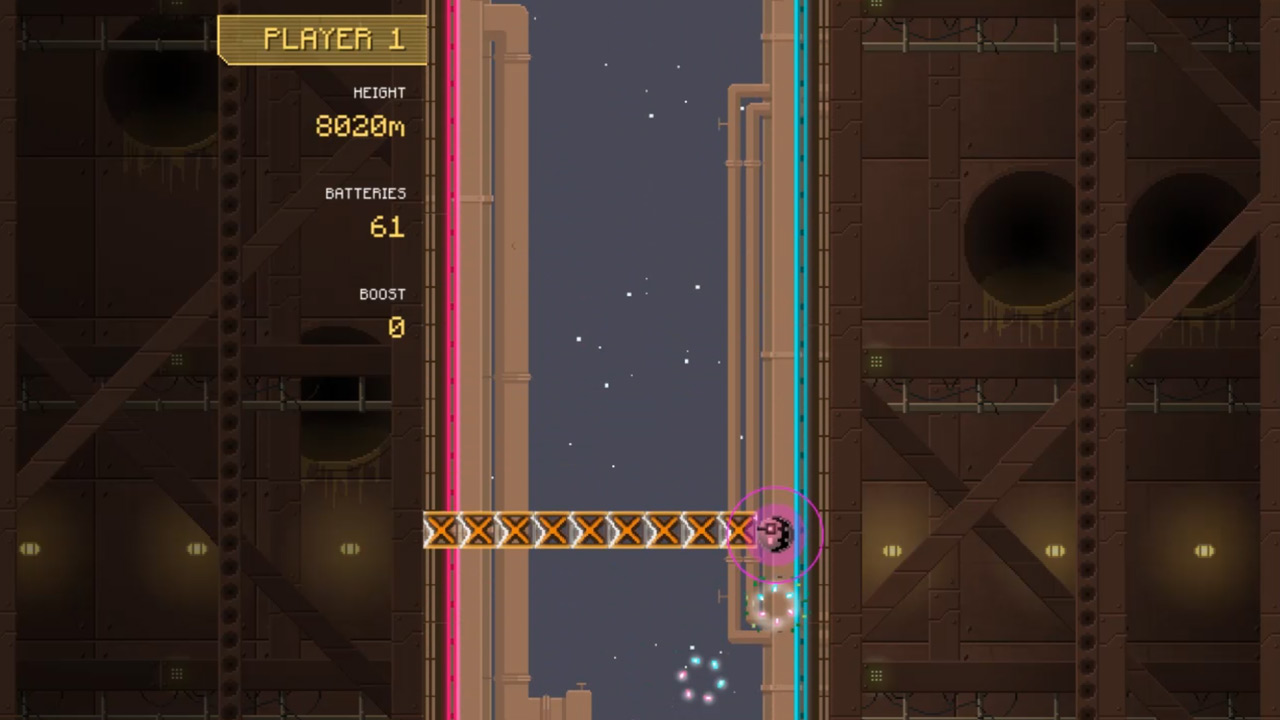Click the middle X crate on the platform
1280x720 pixels.
(x=590, y=531)
